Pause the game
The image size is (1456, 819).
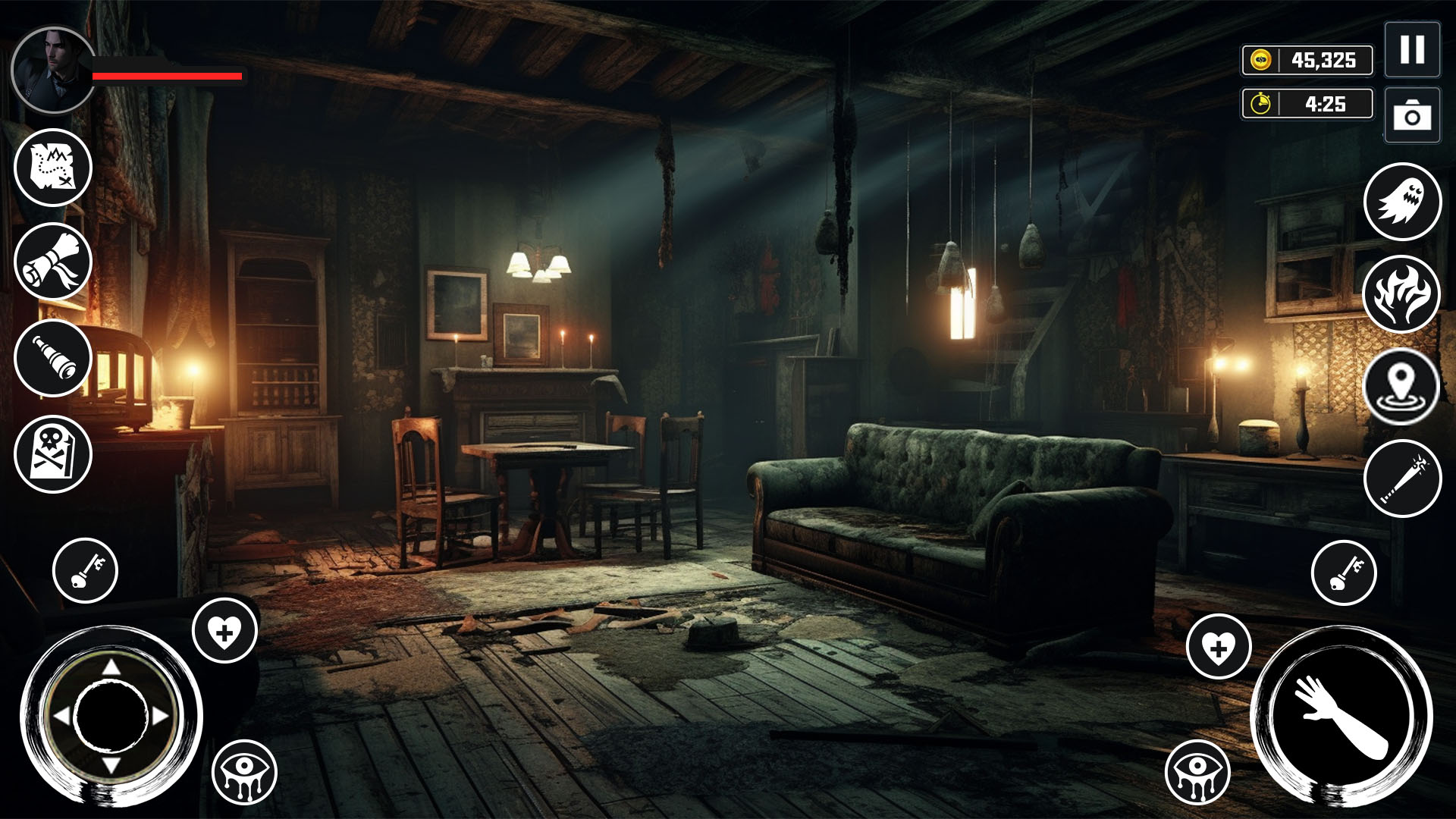[x=1412, y=52]
